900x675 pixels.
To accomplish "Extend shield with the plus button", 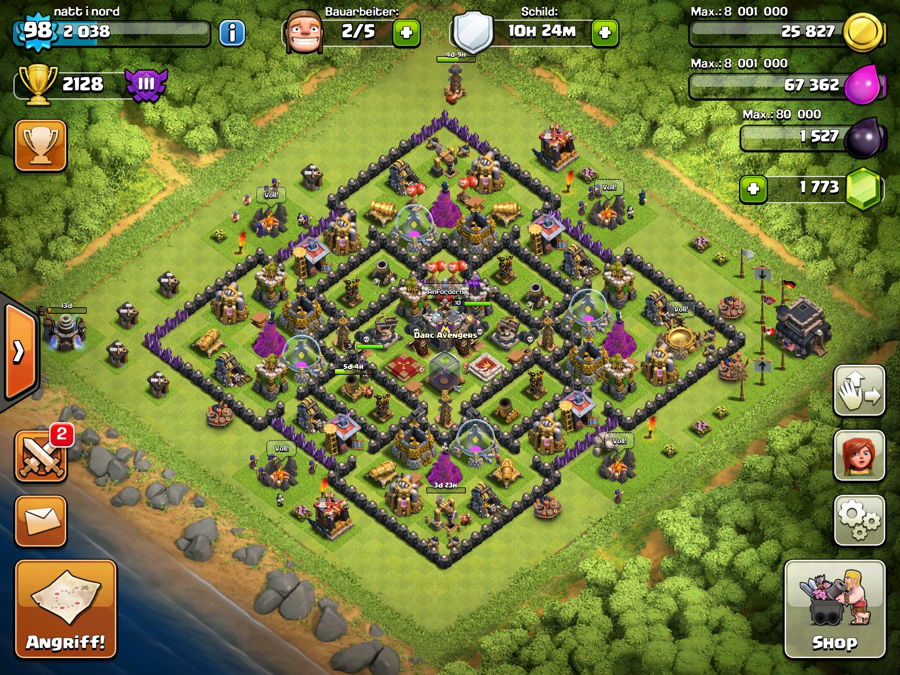I will pos(604,32).
